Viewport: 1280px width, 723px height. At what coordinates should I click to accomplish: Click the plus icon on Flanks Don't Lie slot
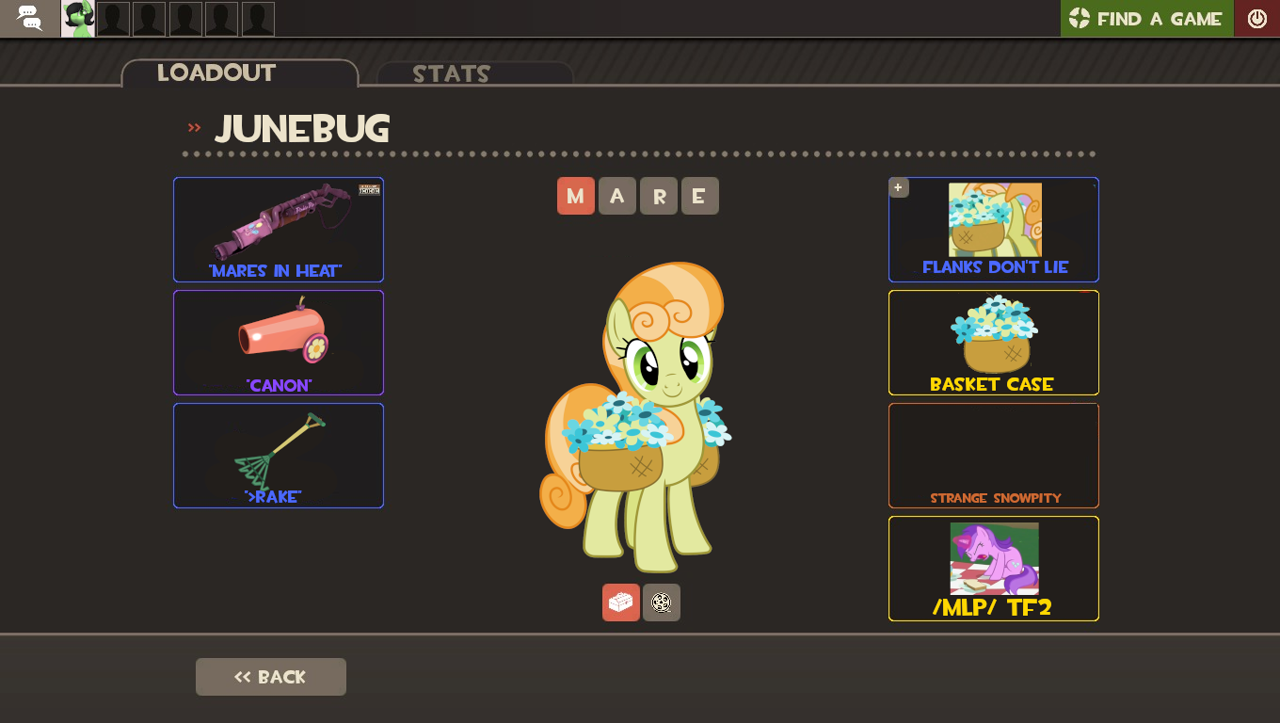point(898,187)
